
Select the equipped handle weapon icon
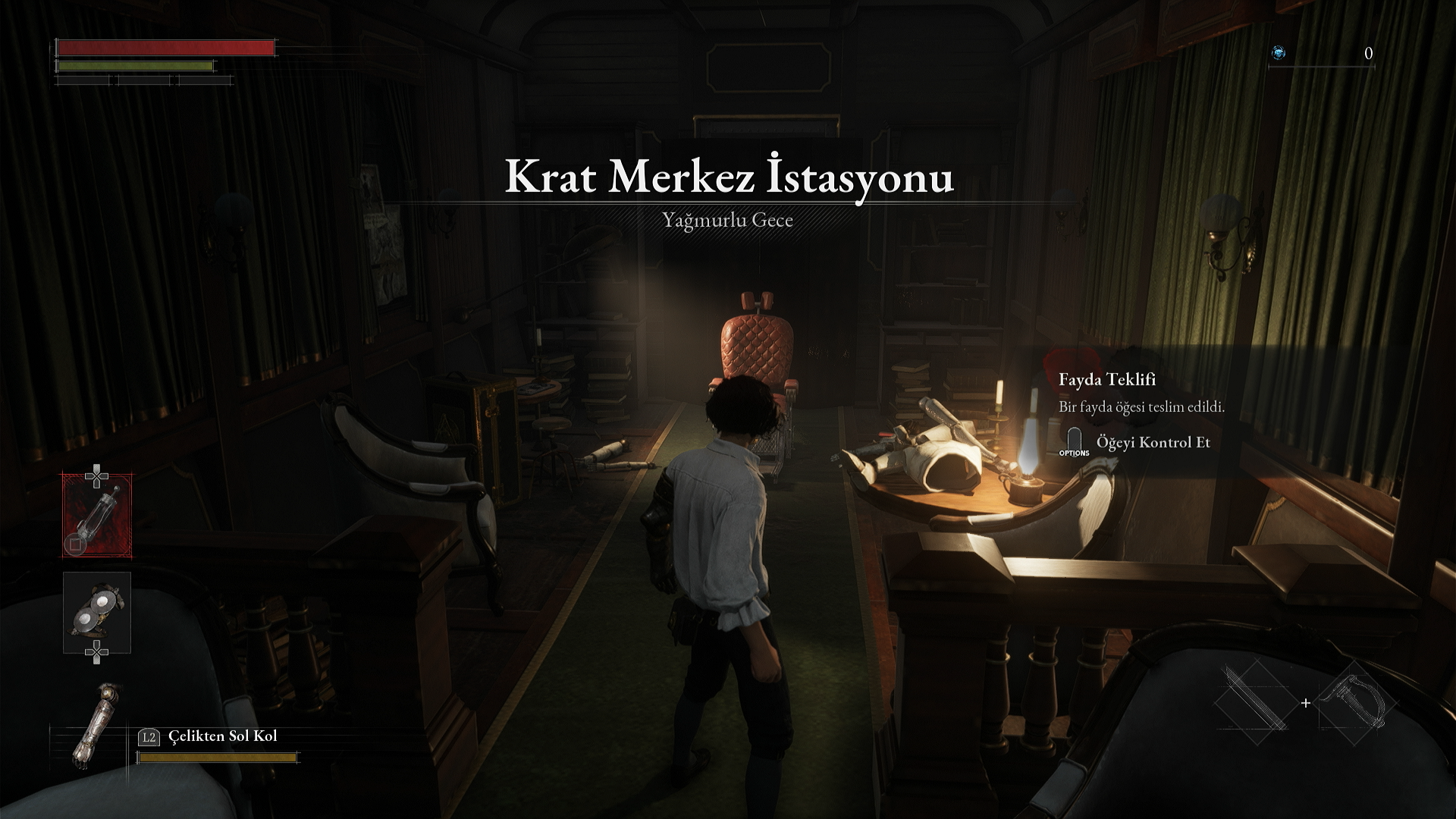point(1354,699)
